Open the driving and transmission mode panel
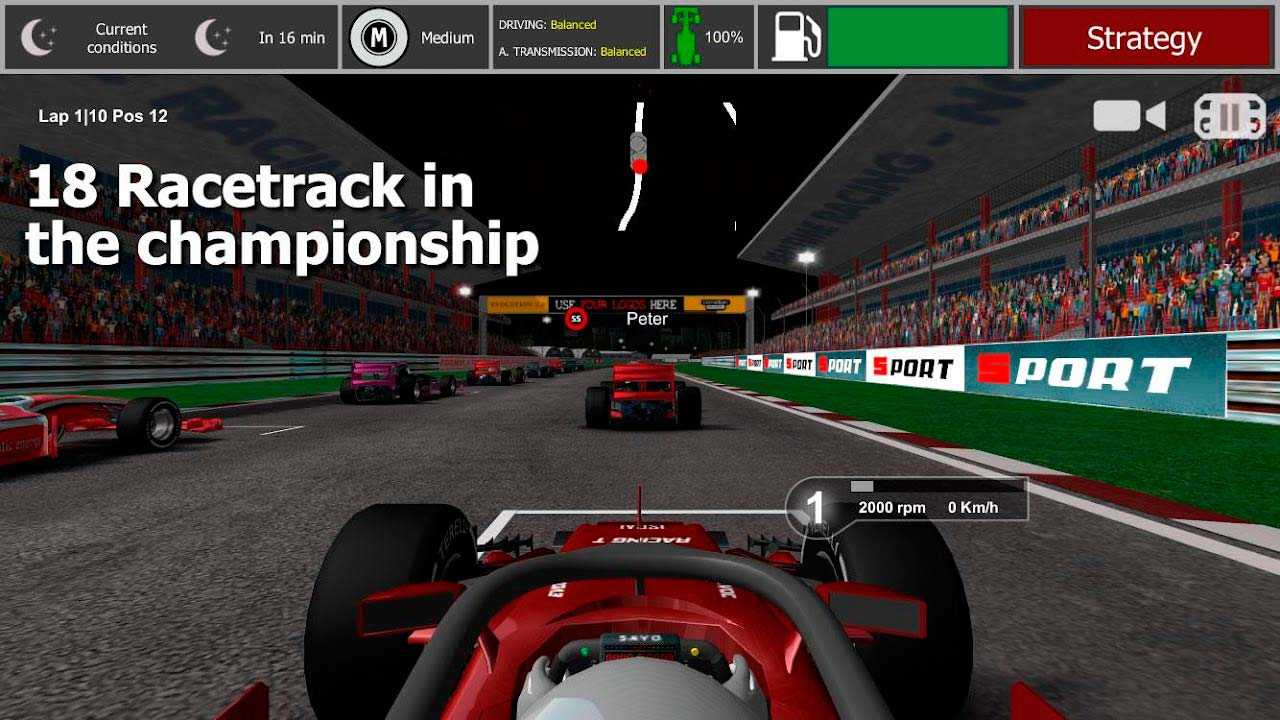Viewport: 1280px width, 720px height. point(575,38)
